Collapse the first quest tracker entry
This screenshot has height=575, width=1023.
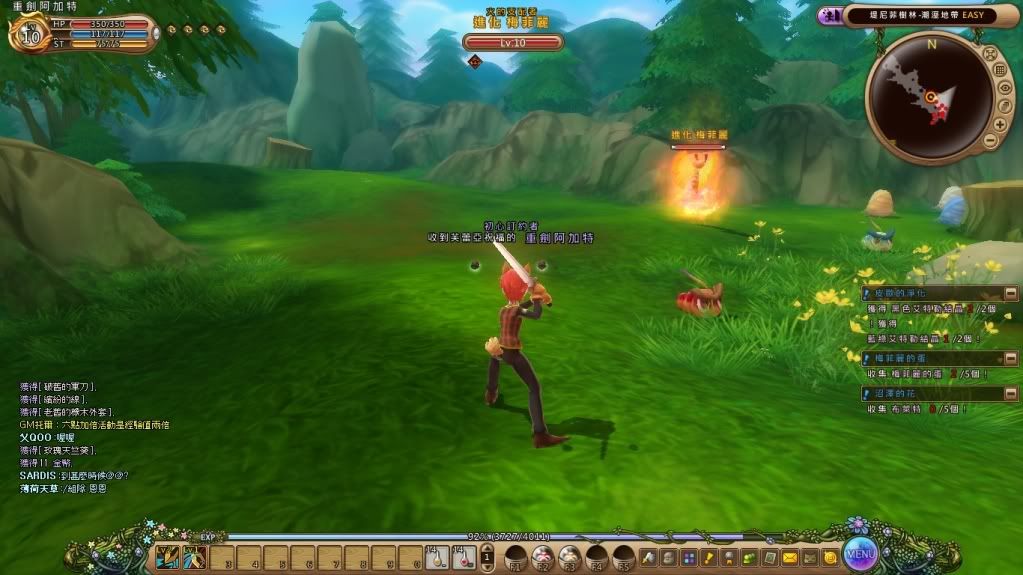(x=1011, y=294)
